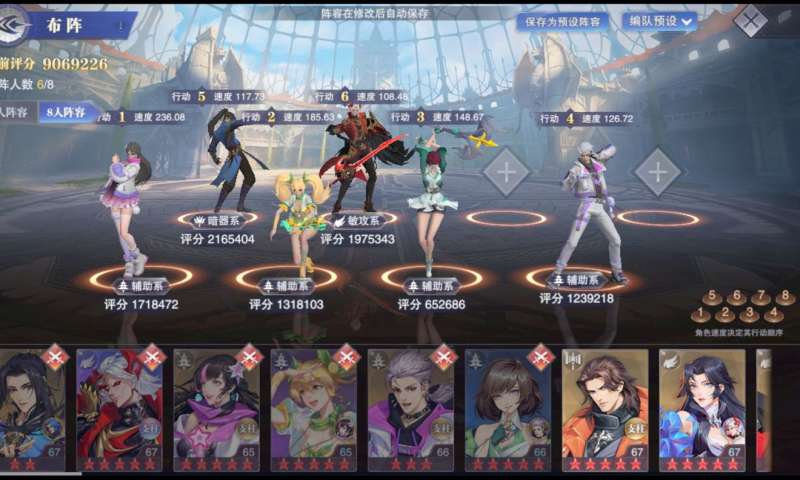Select the white-and-red haired hero card
800x480 pixels.
[119, 408]
